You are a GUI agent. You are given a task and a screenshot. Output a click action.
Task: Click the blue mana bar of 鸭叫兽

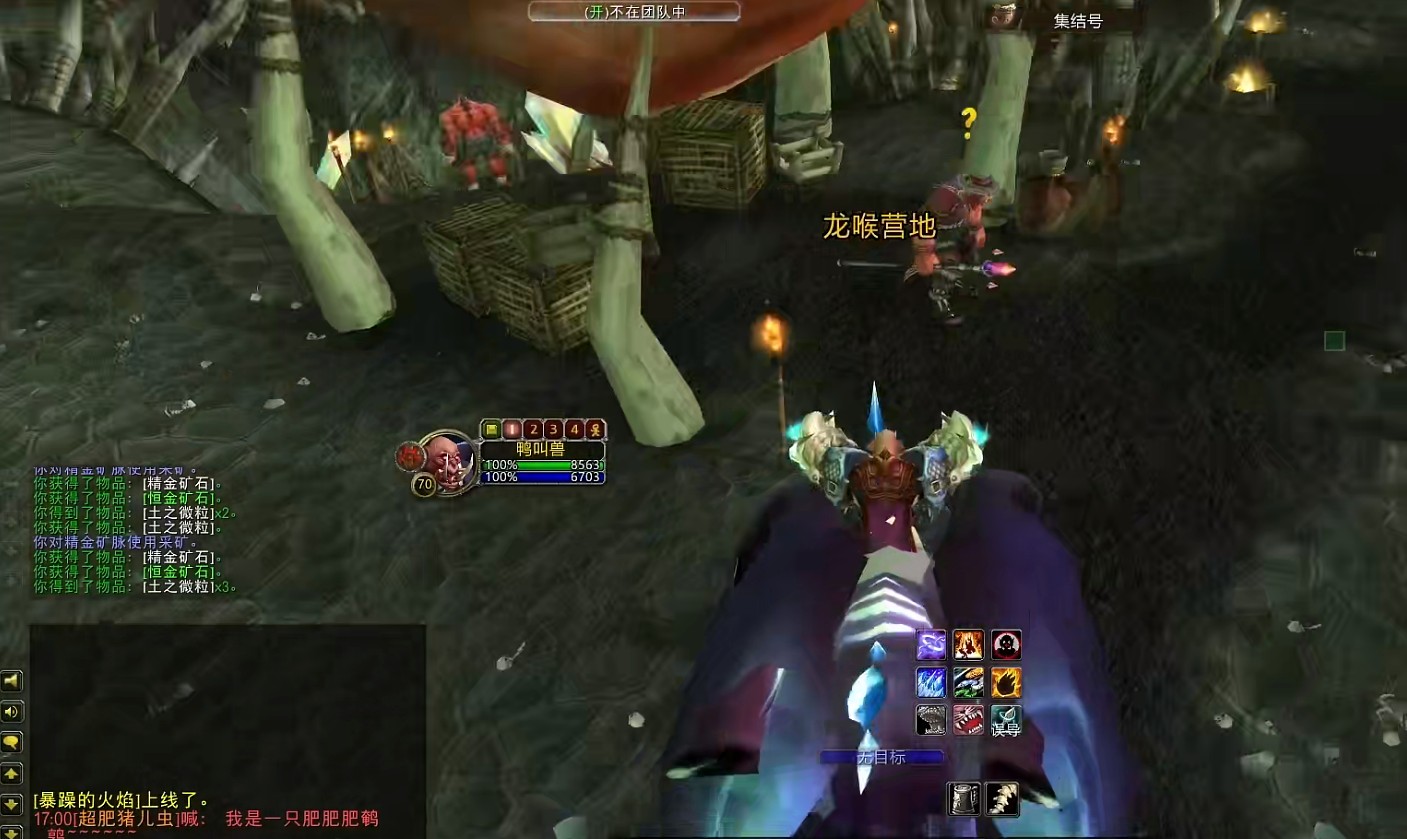coord(542,477)
